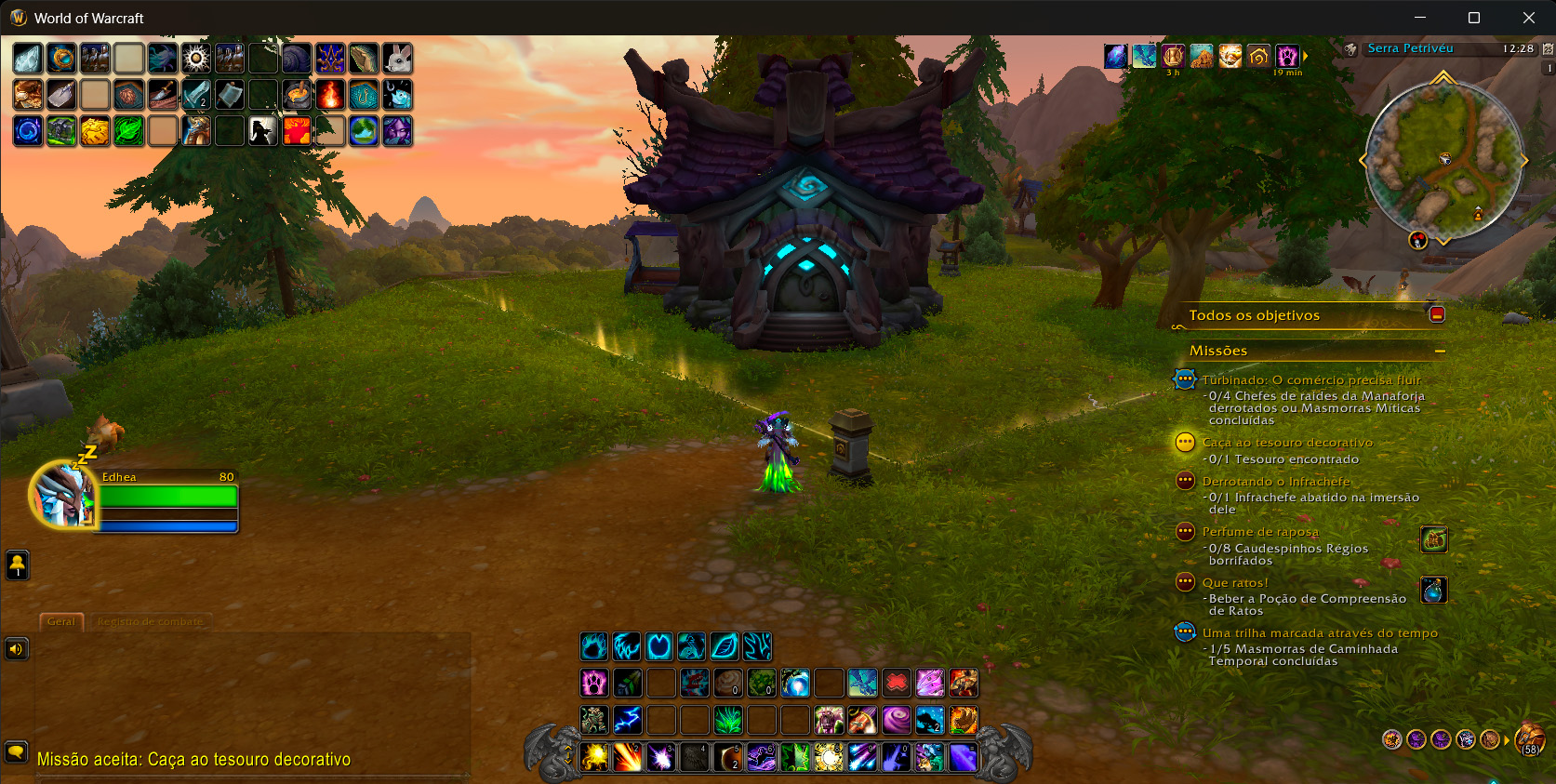
Task: Use the white rabbit icon slot
Action: (x=398, y=59)
